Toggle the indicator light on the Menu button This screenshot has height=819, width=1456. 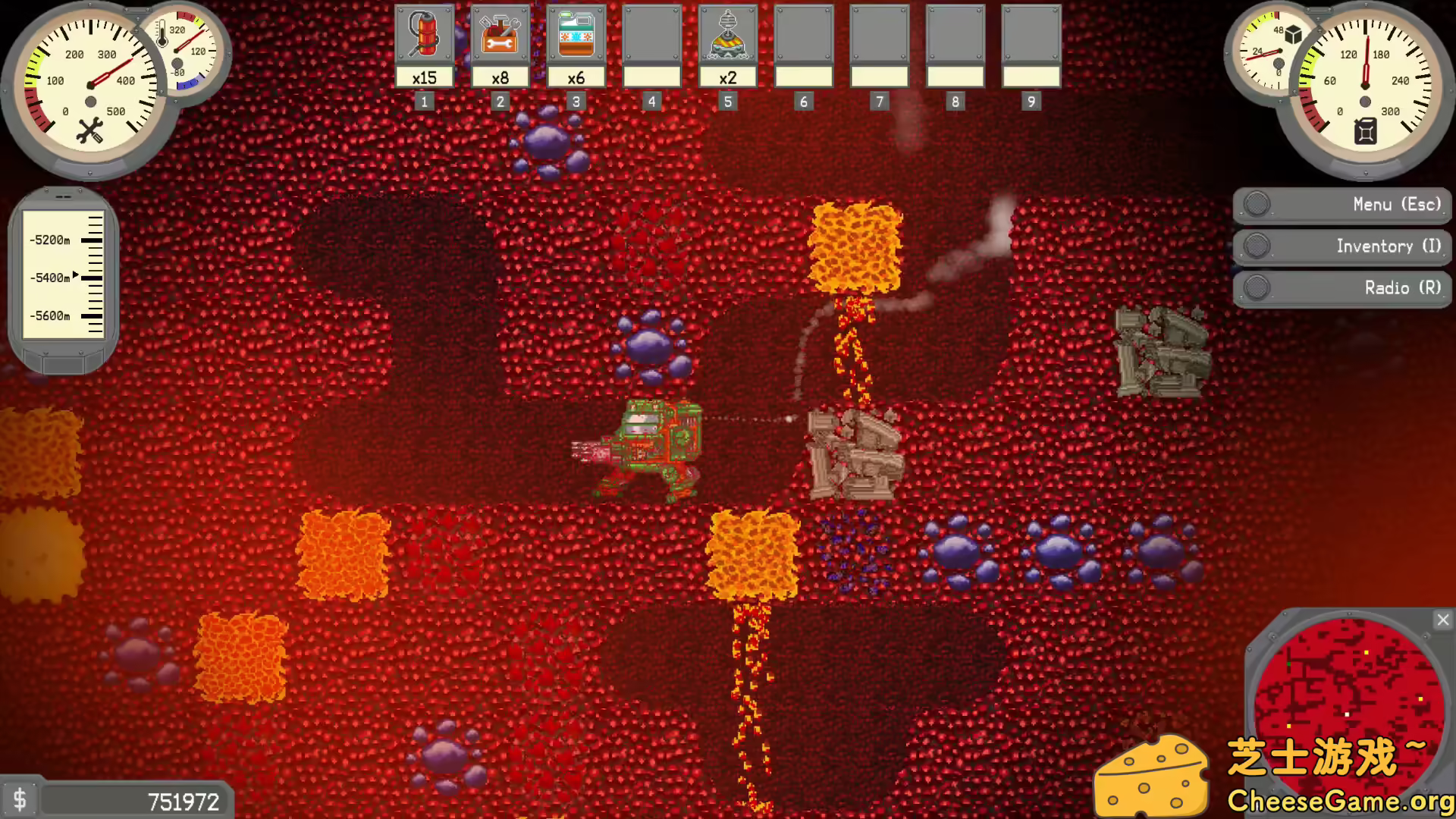(1257, 204)
